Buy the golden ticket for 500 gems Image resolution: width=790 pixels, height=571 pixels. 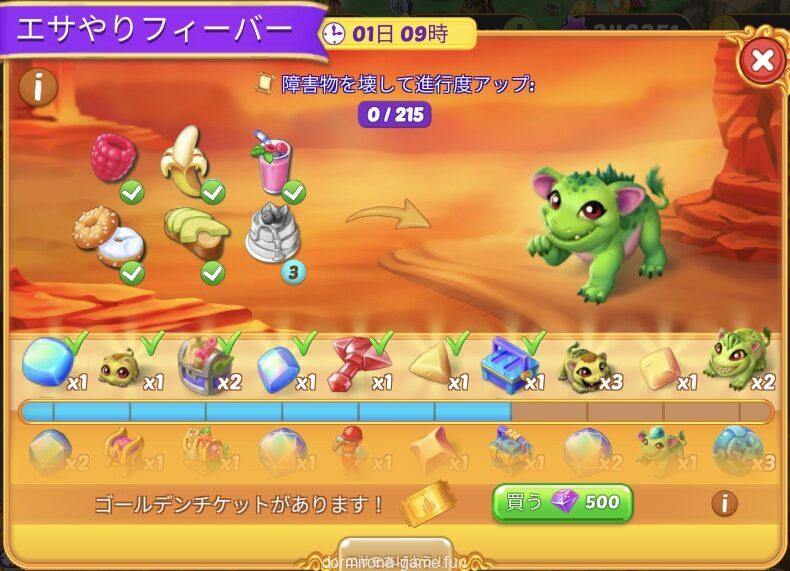pos(562,502)
